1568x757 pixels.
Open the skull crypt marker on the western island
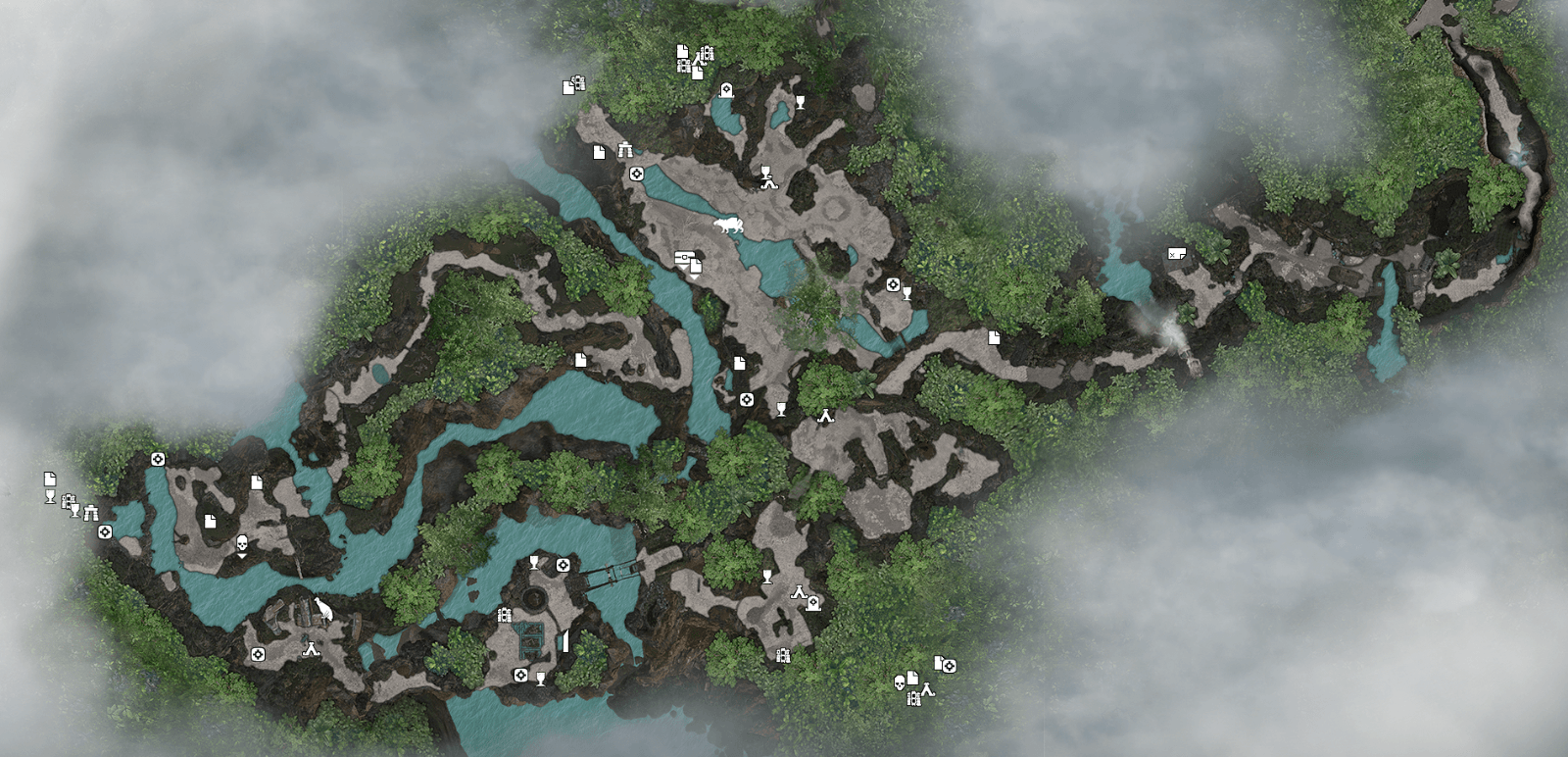pos(242,542)
